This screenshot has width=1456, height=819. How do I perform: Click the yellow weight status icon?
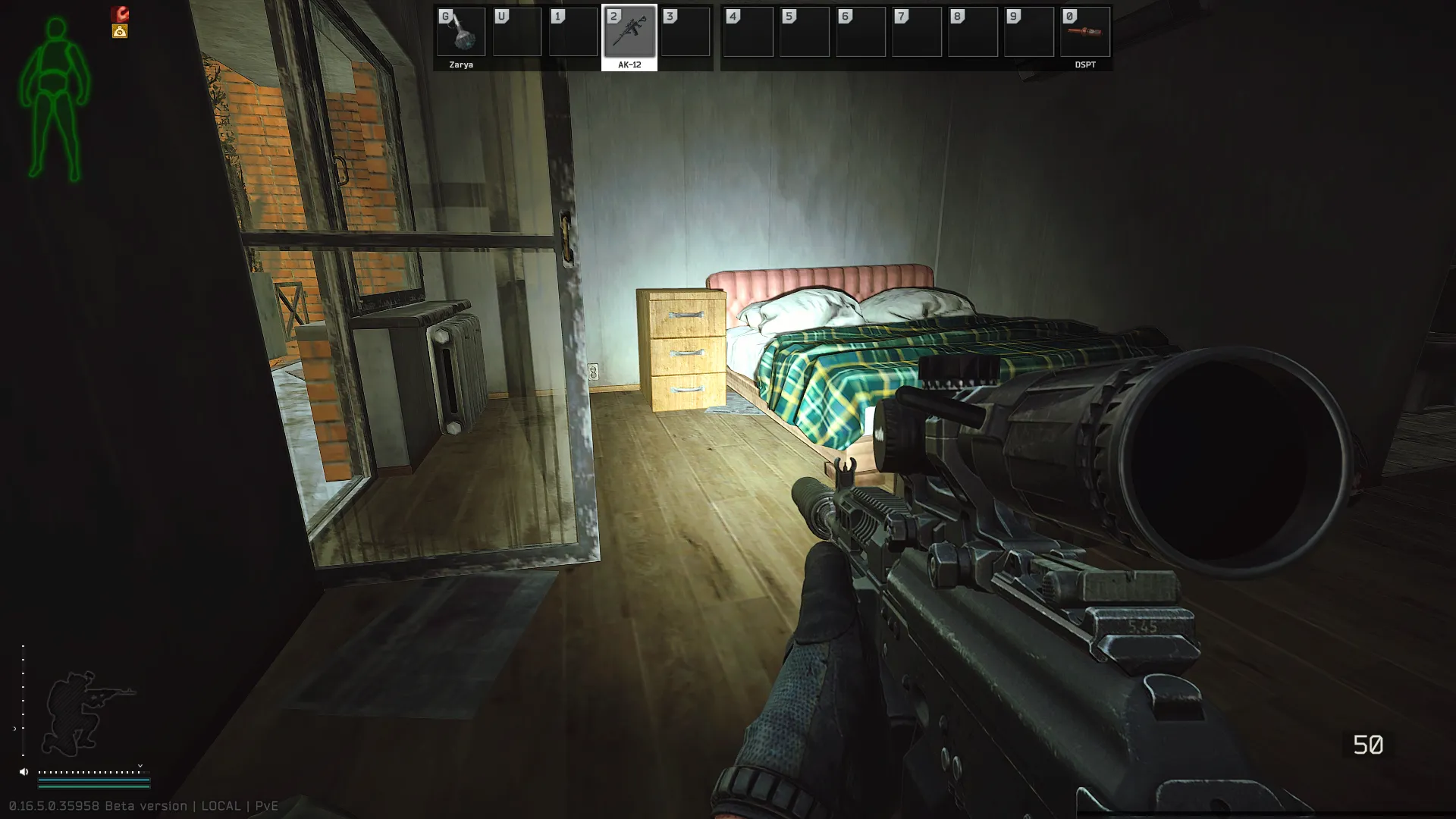click(x=120, y=31)
